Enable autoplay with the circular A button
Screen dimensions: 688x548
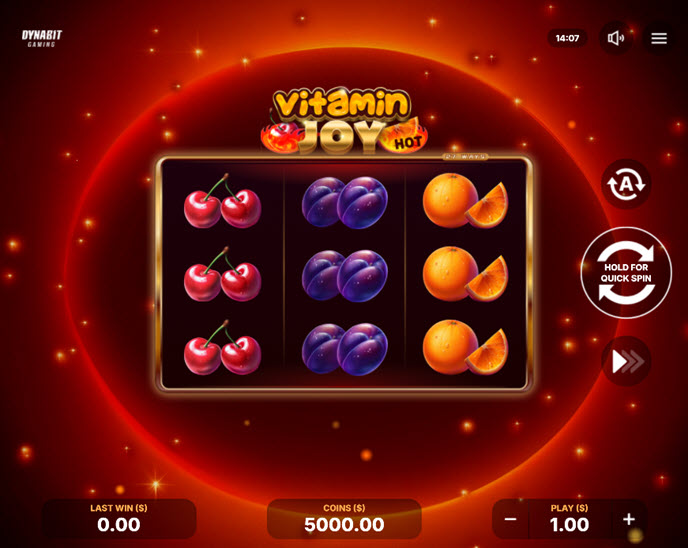(x=626, y=184)
